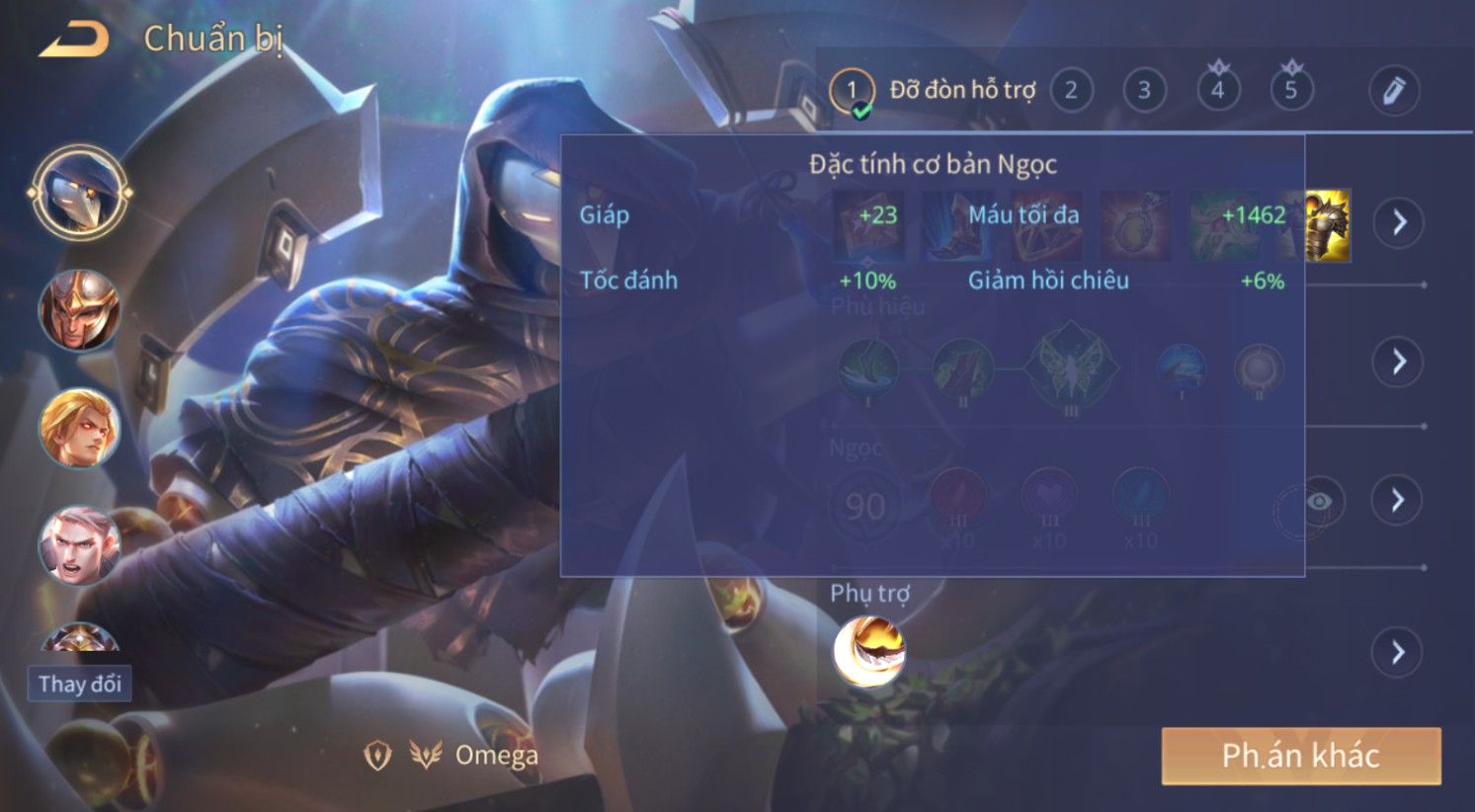Open the Phù hiệu section arrow

[x=1399, y=362]
